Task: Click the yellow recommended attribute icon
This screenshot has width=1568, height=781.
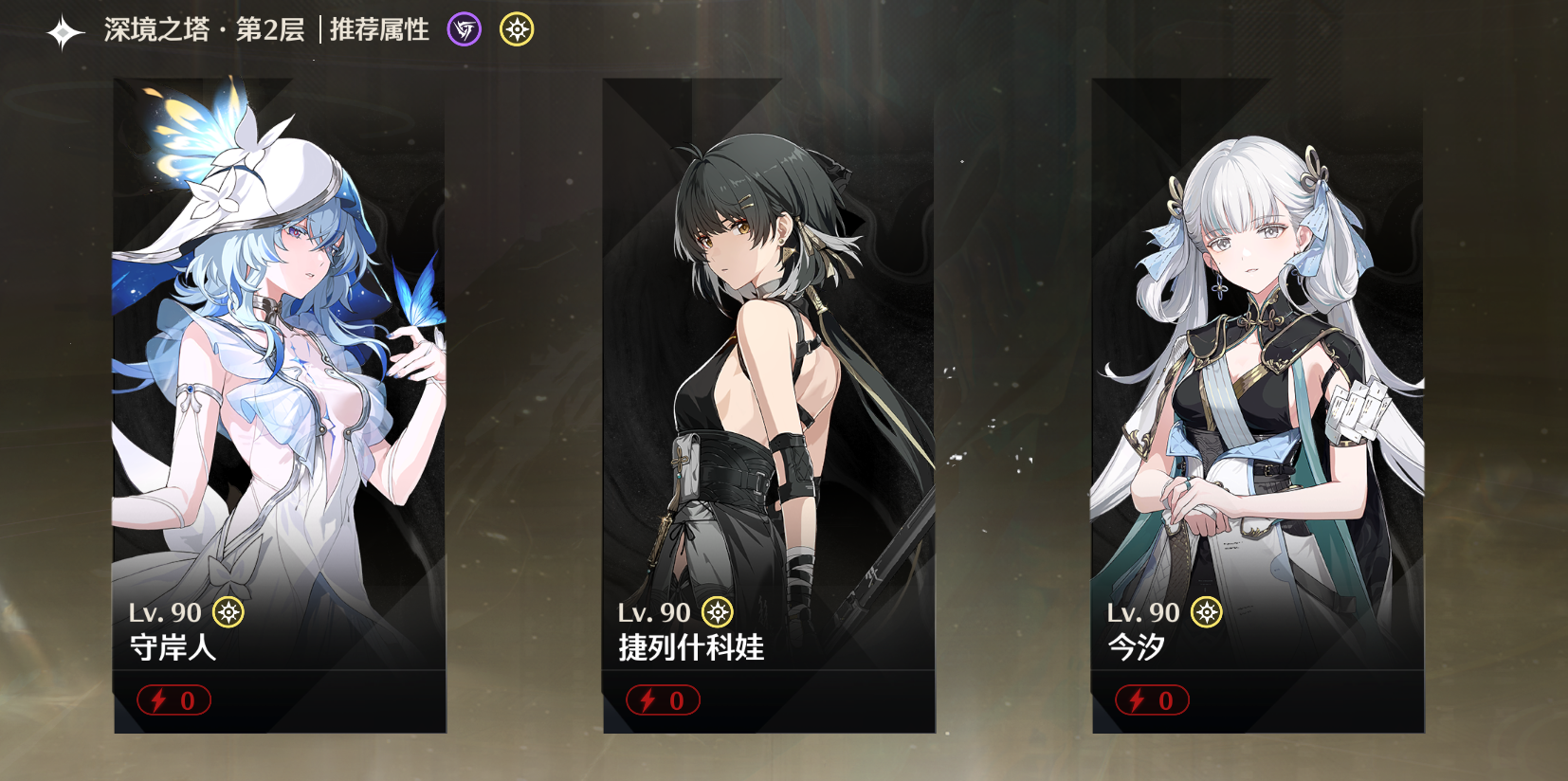Action: [517, 30]
